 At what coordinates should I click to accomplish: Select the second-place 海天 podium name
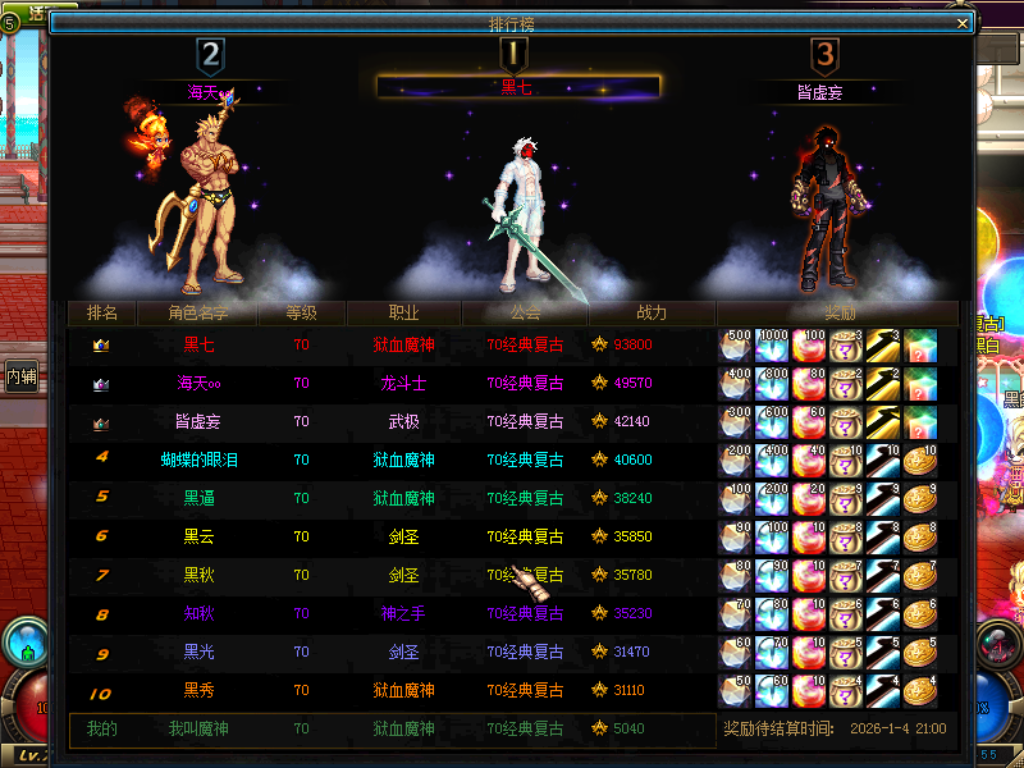(x=204, y=92)
